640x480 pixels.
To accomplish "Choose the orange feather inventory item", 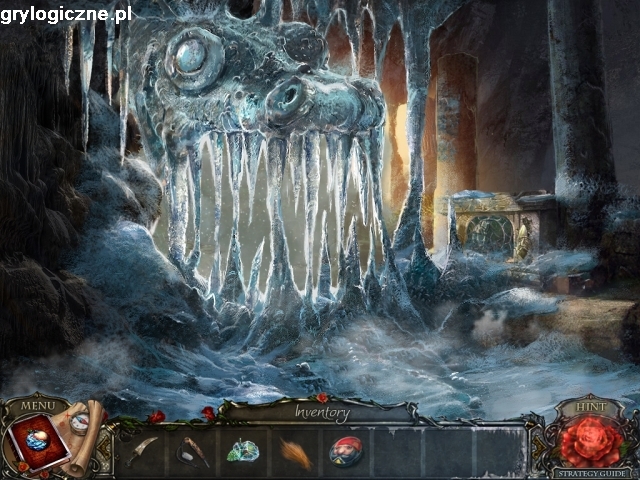I will [294, 452].
